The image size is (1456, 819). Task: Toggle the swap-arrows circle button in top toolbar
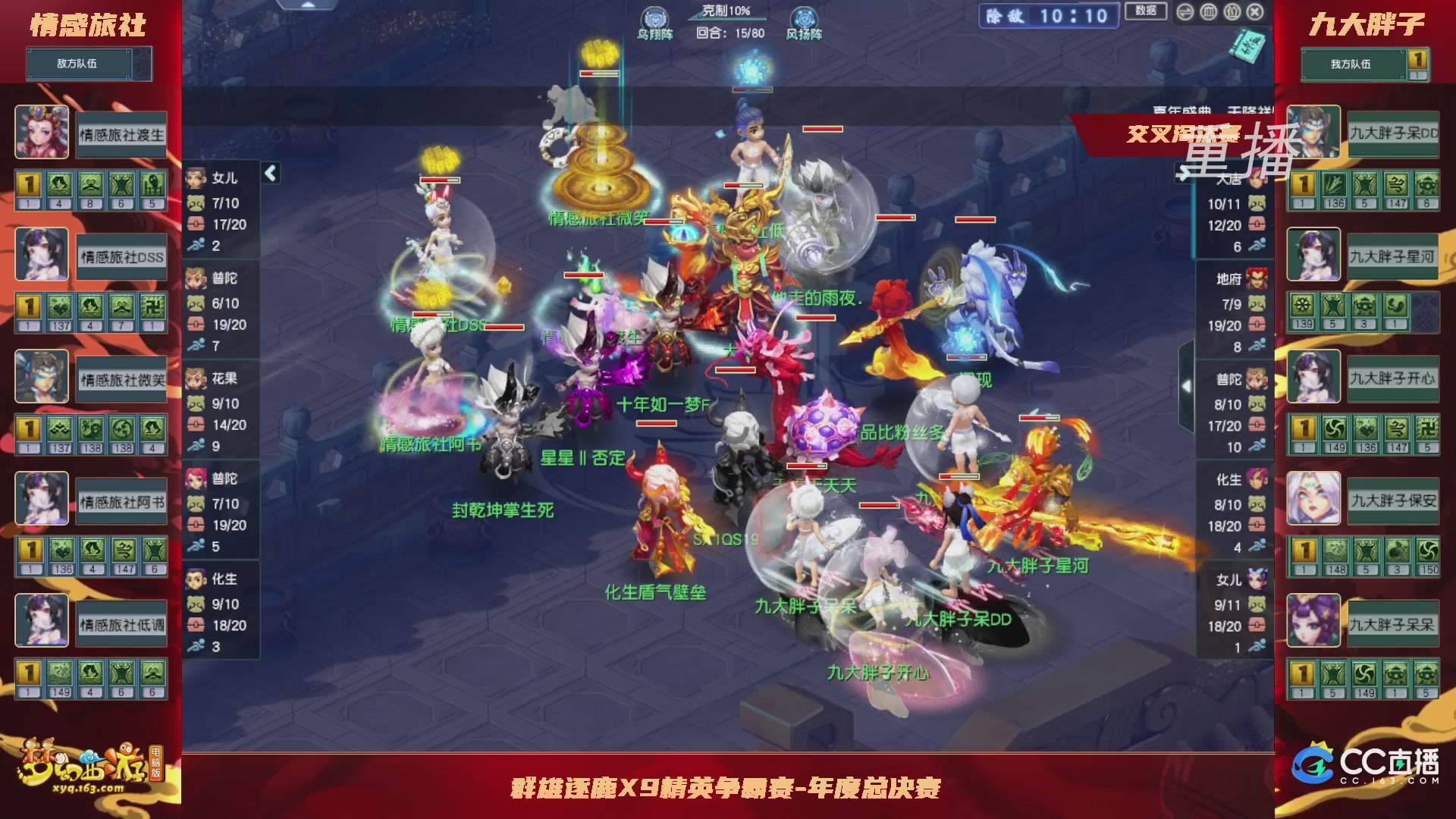(x=1185, y=11)
